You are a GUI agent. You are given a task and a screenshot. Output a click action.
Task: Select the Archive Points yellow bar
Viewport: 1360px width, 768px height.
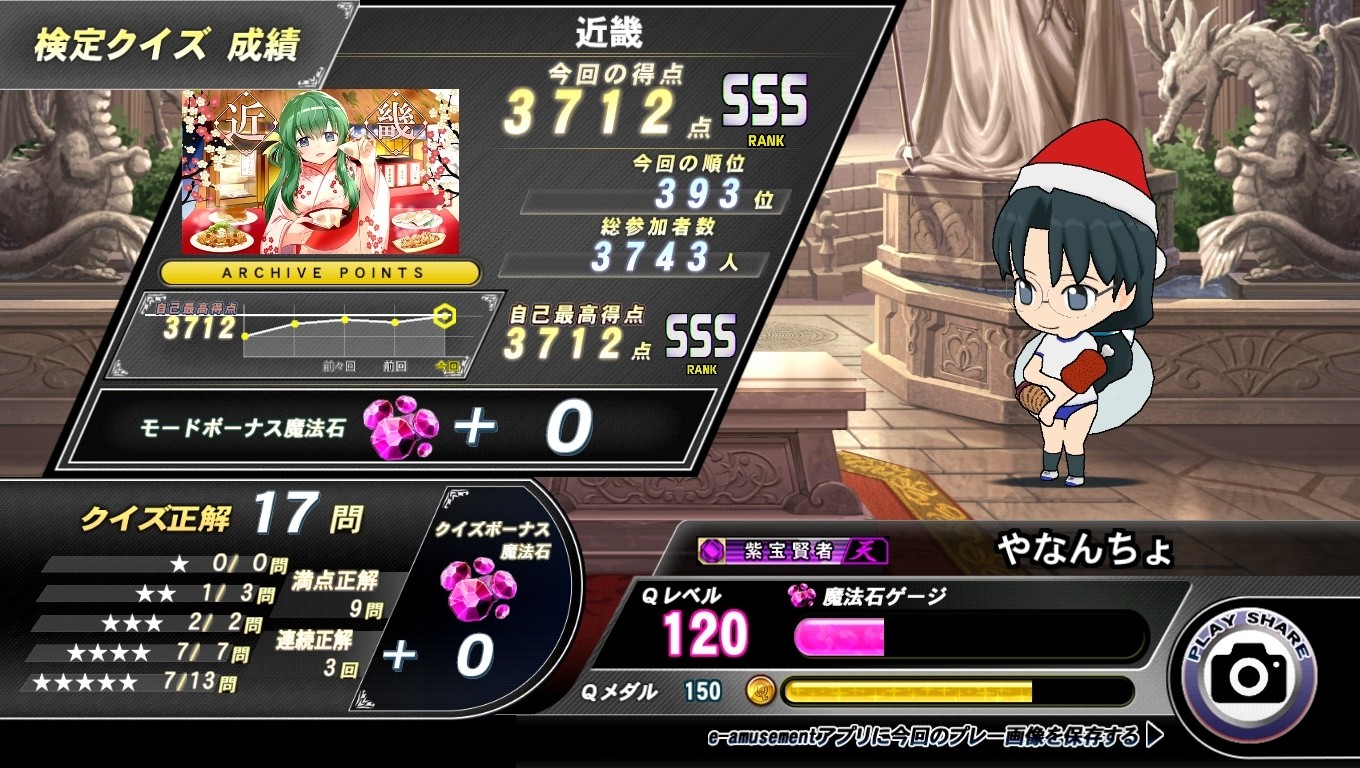coord(321,272)
